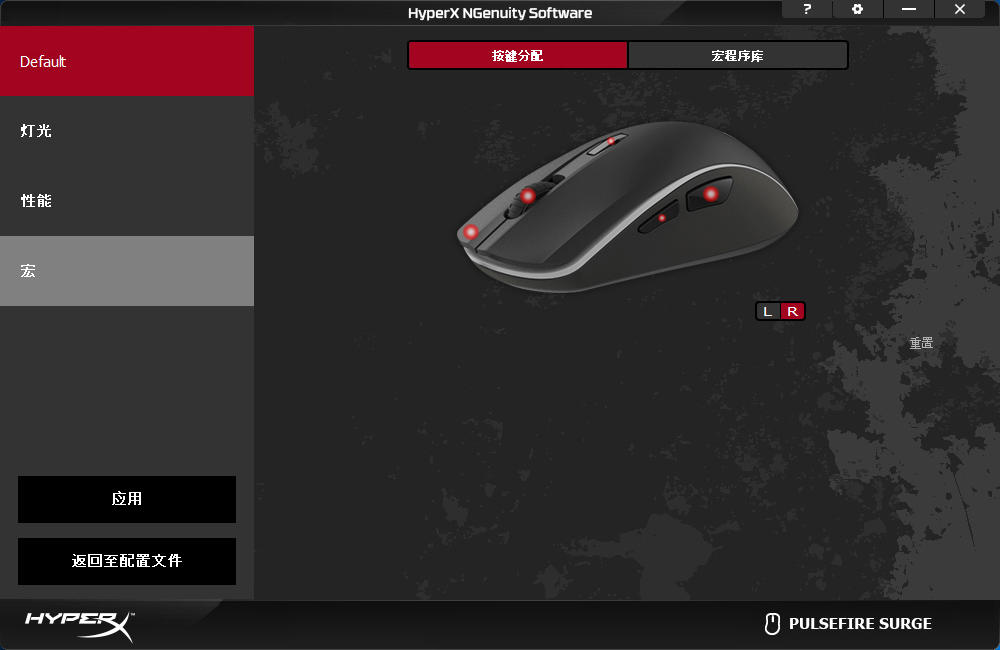Select the Default profile entry

(x=127, y=61)
